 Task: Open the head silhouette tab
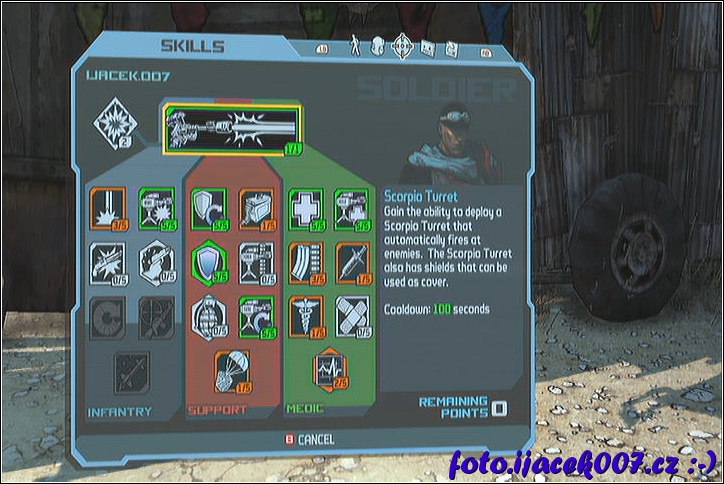tap(378, 46)
